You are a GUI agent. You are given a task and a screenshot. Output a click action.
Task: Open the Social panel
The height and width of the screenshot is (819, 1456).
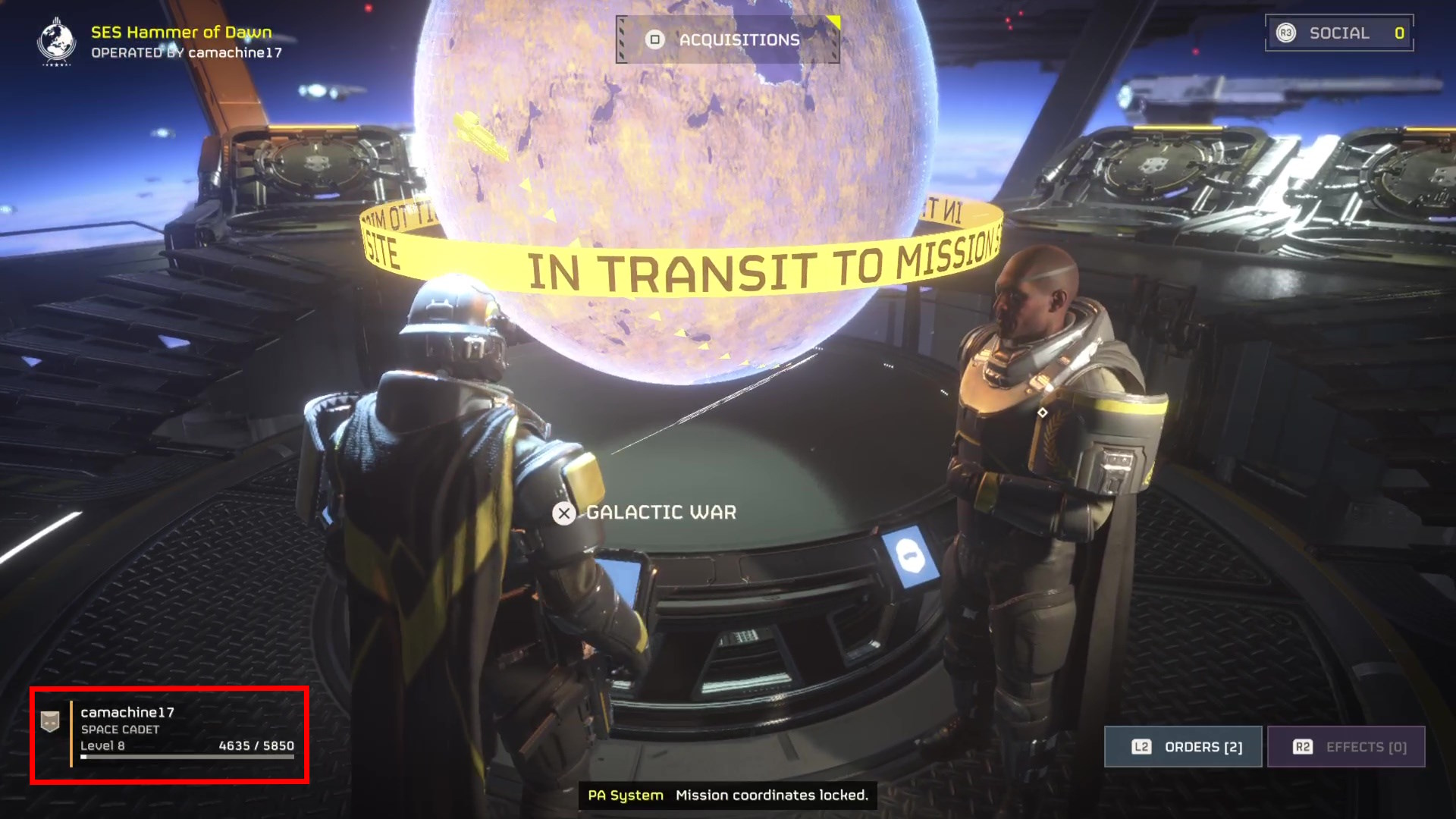(1339, 33)
